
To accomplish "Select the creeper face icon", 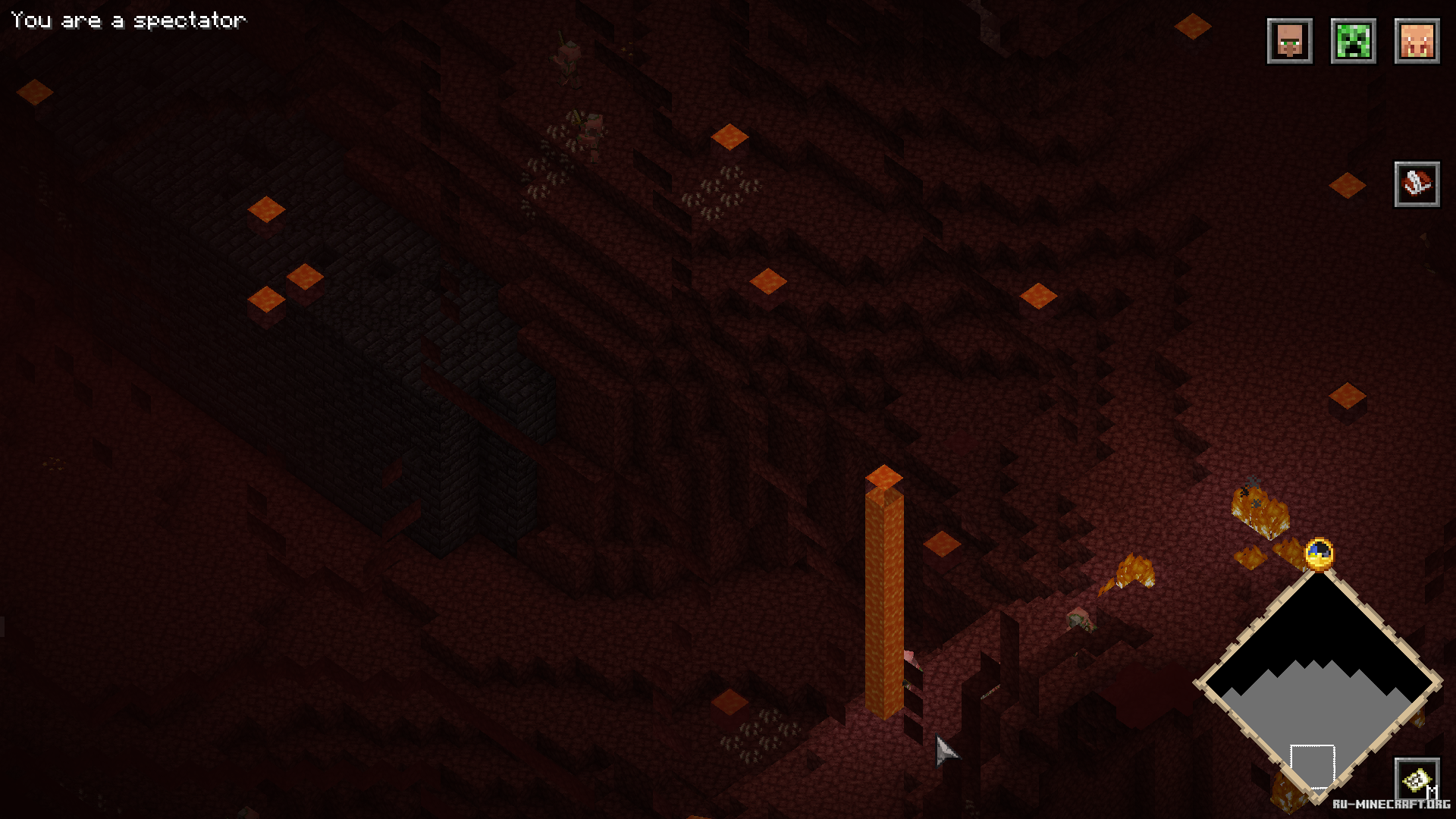I will point(1353,41).
